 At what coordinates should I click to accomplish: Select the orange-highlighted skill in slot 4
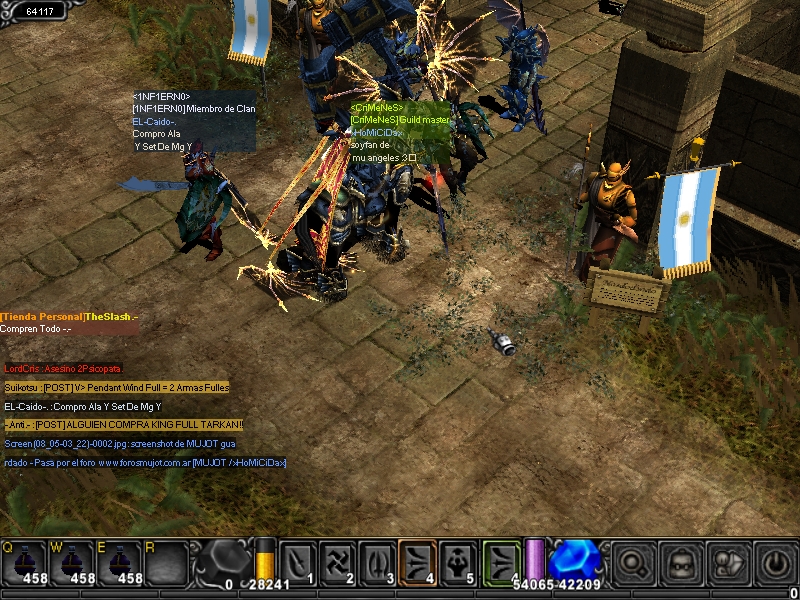click(x=417, y=562)
